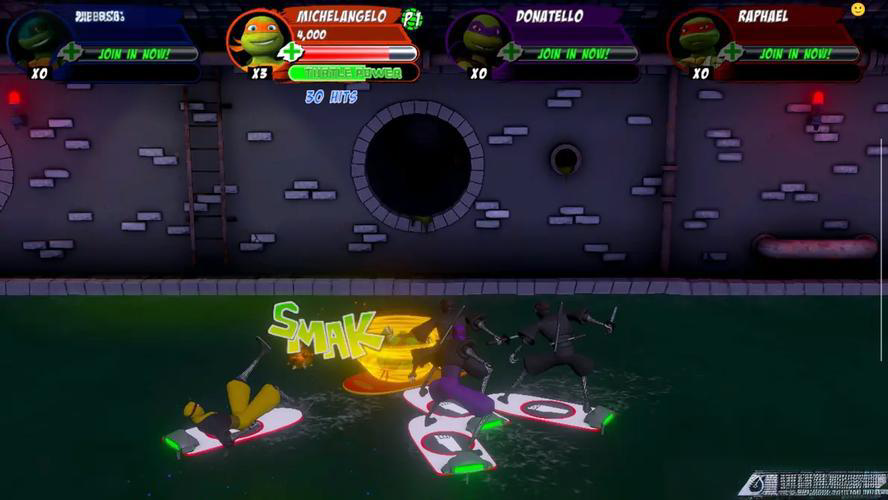The width and height of the screenshot is (888, 500).
Task: Select Raphael's red-masked portrait
Action: click(699, 40)
